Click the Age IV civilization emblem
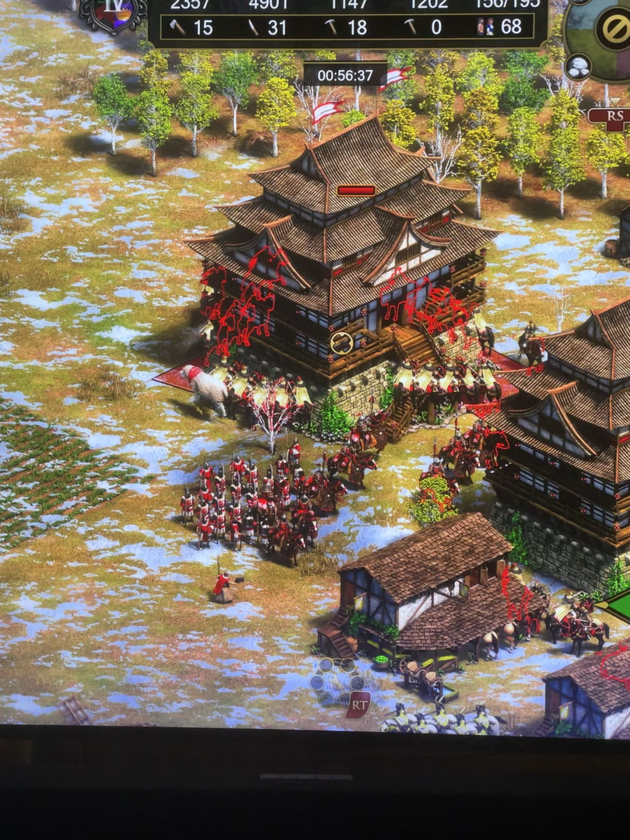Screen dimensions: 630x840 [113, 10]
